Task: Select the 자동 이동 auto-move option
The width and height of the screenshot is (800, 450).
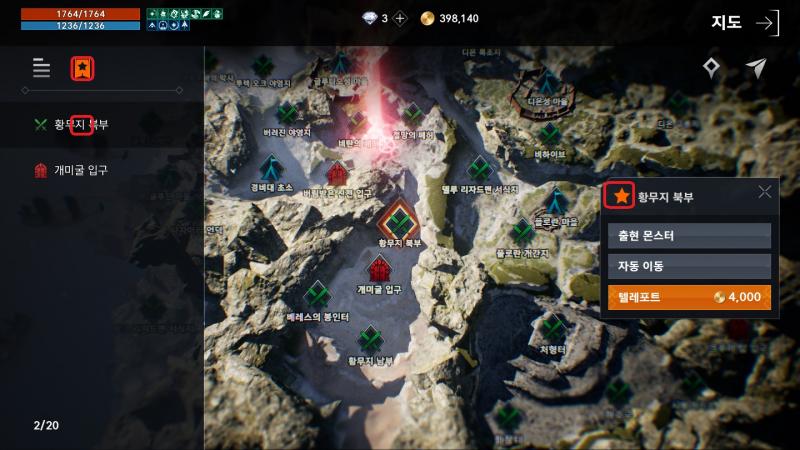Action: [x=689, y=266]
